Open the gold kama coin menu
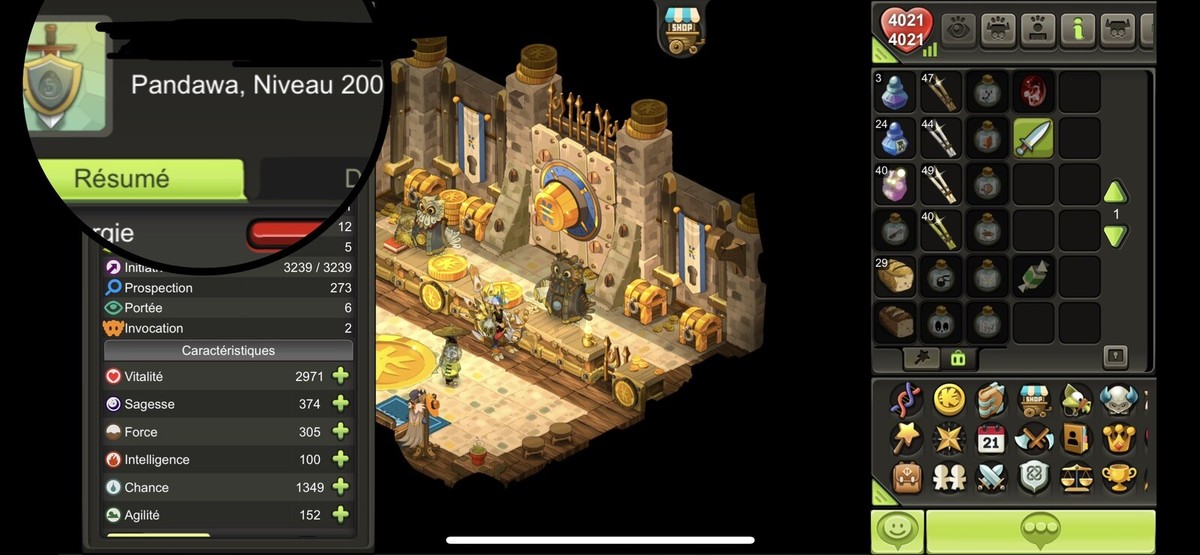This screenshot has height=555, width=1200. coord(949,400)
